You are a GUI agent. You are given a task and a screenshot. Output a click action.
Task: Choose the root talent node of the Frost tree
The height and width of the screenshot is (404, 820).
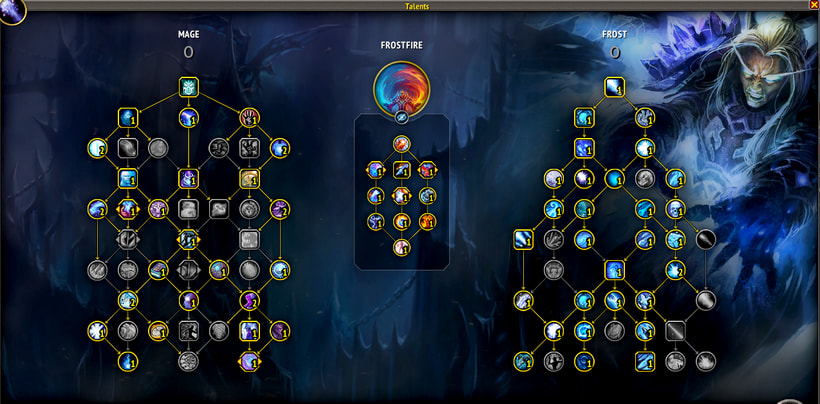pos(613,88)
